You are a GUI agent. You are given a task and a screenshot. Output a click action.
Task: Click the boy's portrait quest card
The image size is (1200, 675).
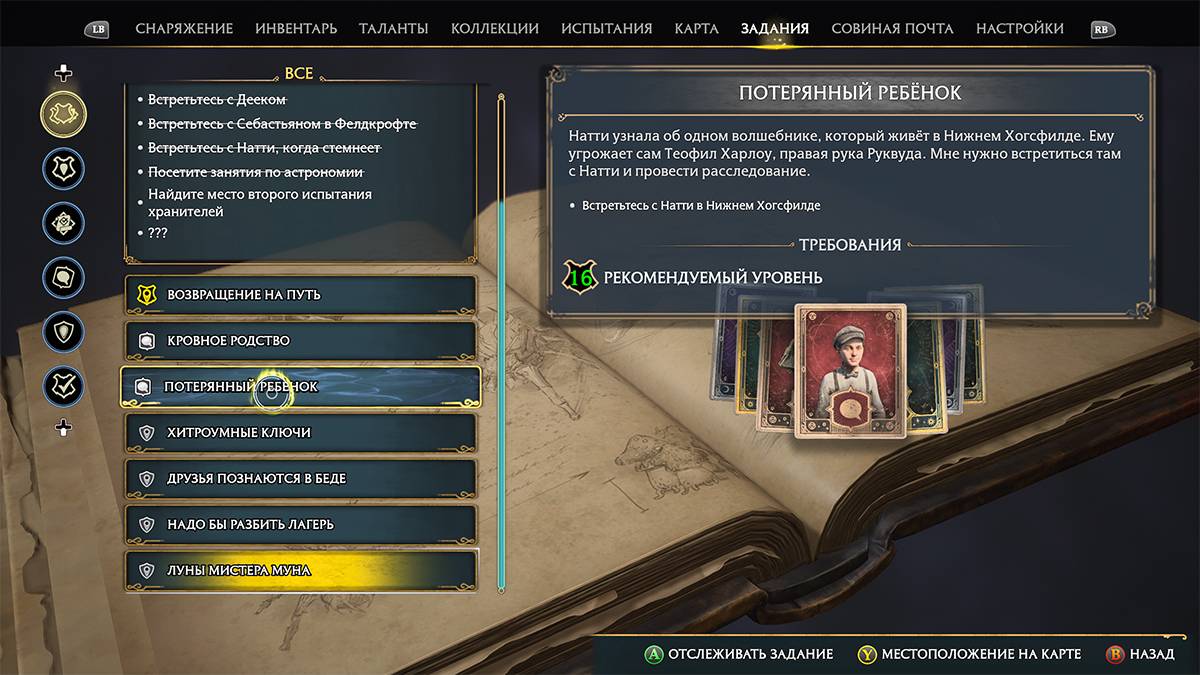pos(850,371)
